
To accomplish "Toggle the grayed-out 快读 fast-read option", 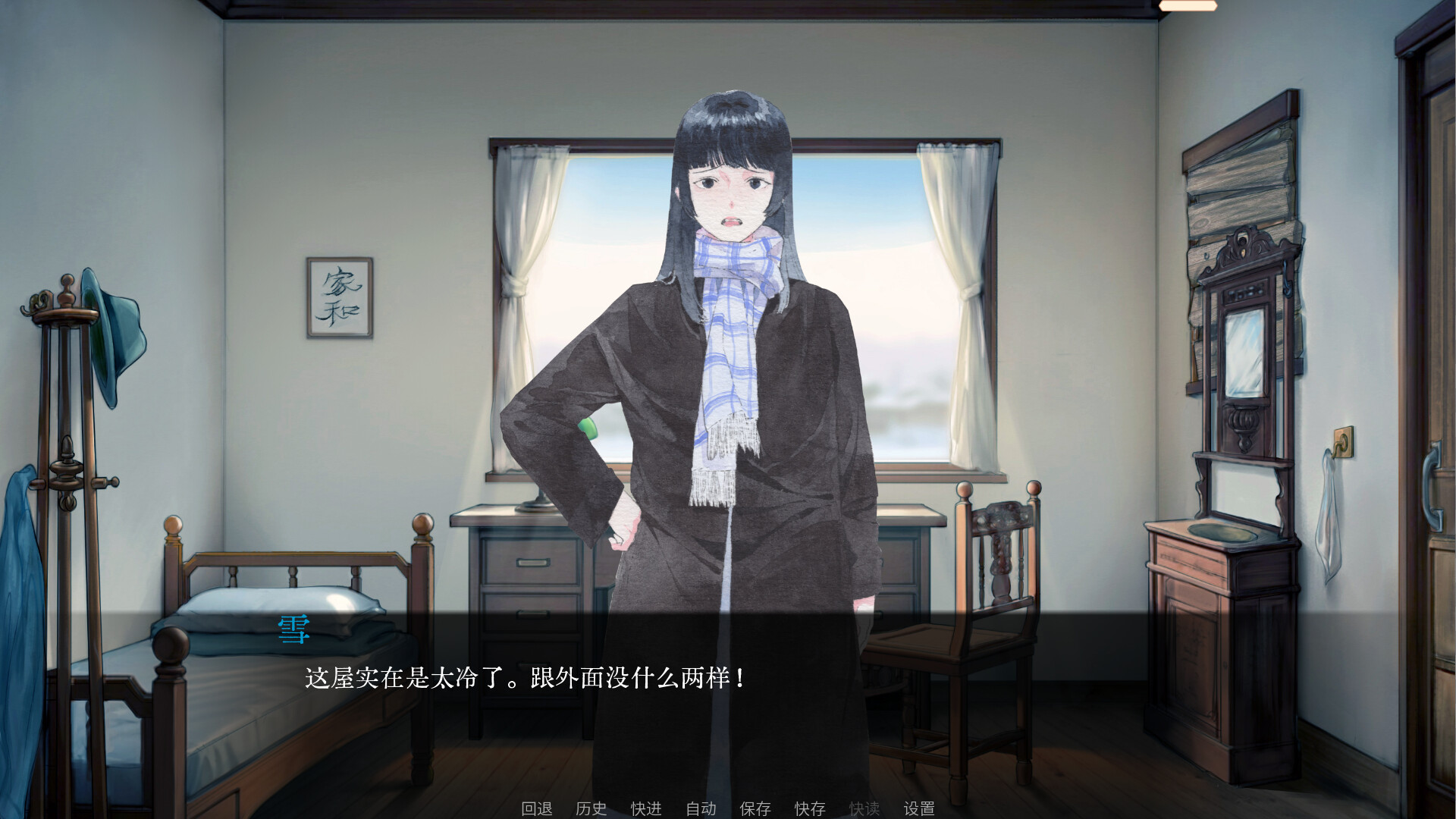I will [866, 808].
